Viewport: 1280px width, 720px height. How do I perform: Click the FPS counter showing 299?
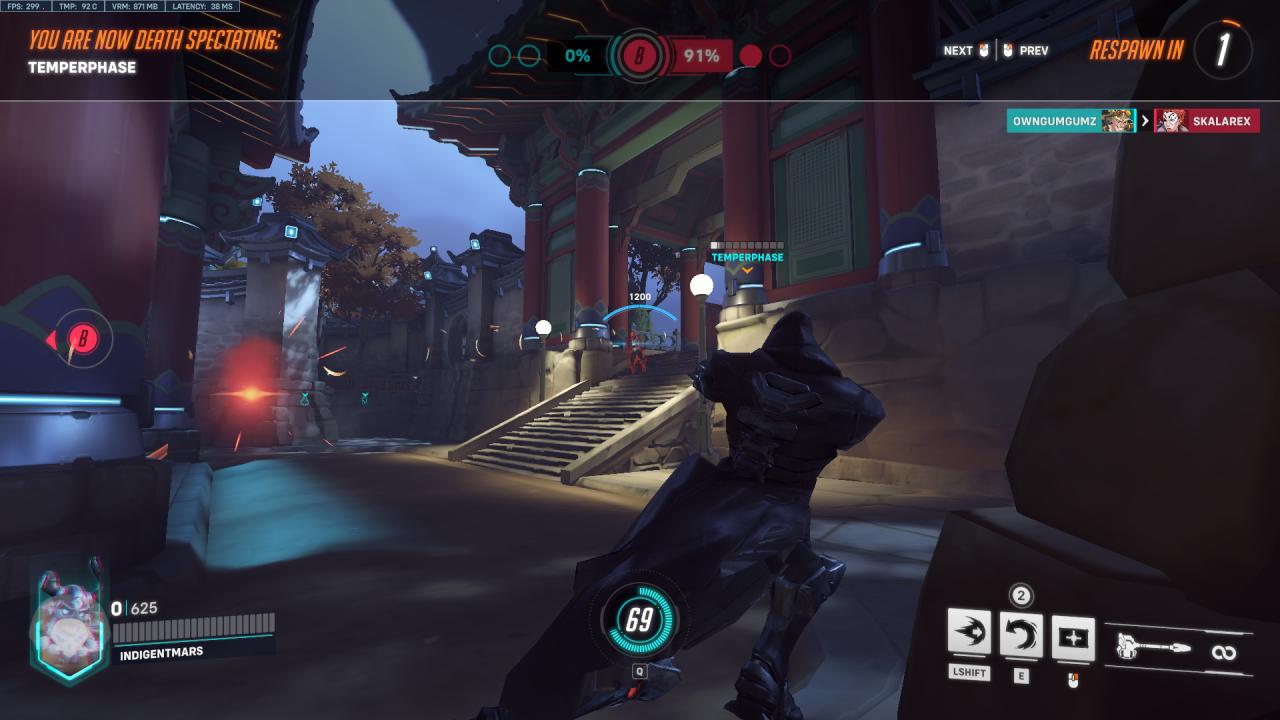click(23, 6)
